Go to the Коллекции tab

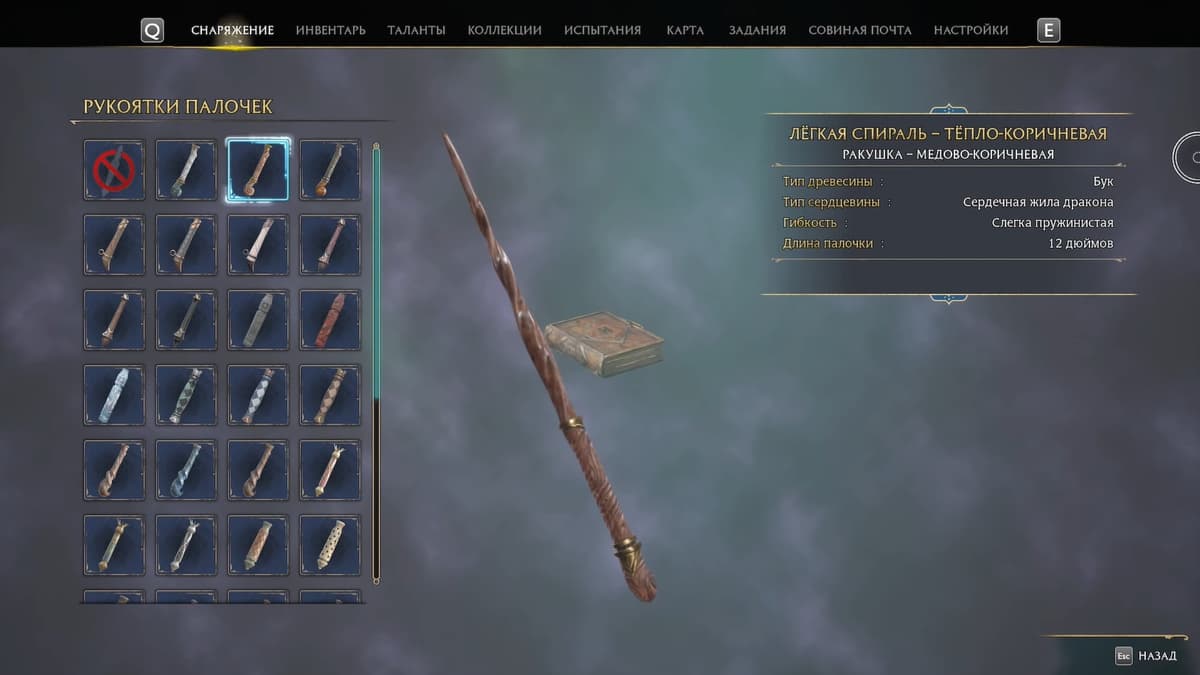click(504, 30)
